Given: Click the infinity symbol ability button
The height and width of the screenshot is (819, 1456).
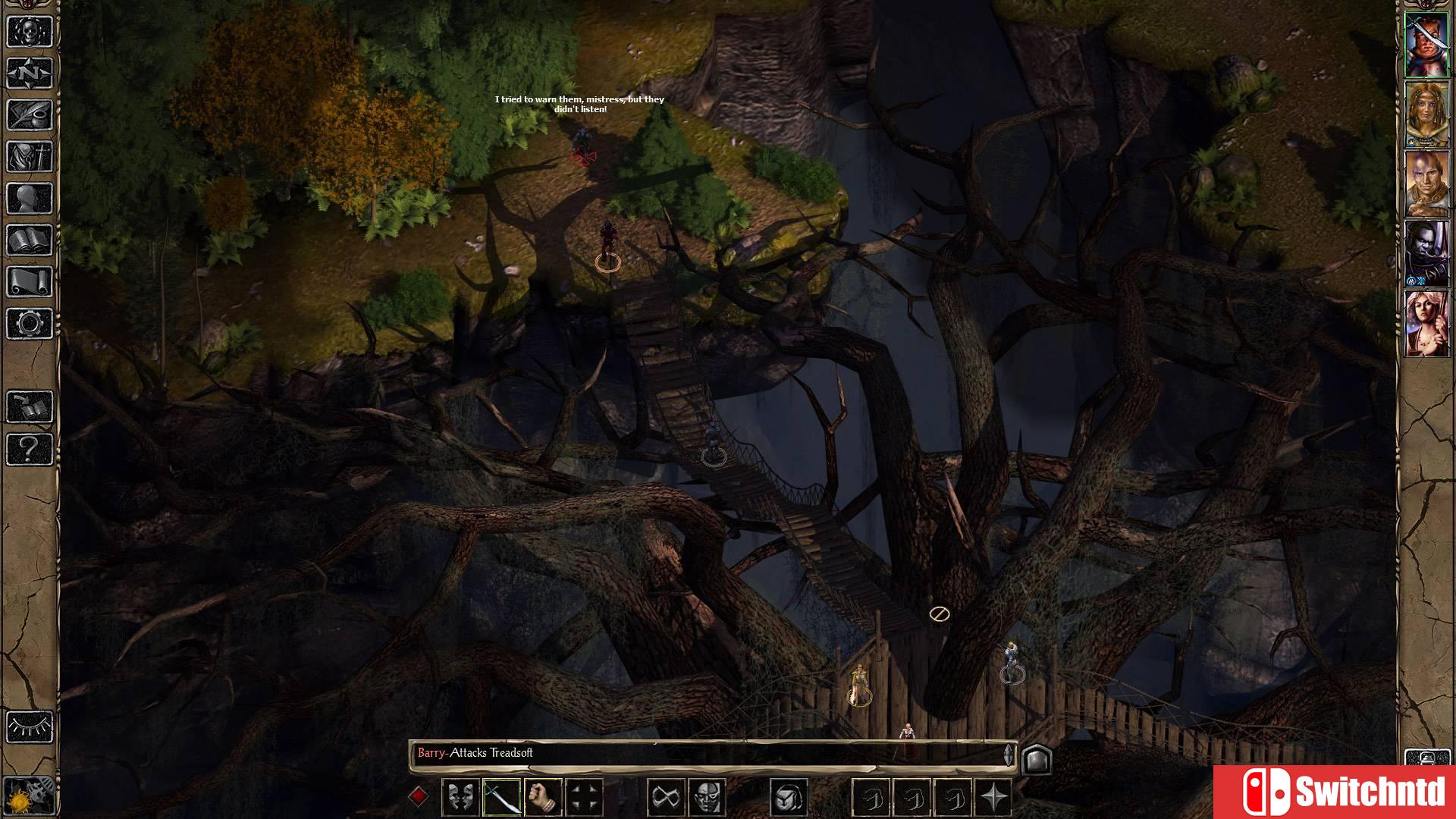Looking at the screenshot, I should pos(666,798).
